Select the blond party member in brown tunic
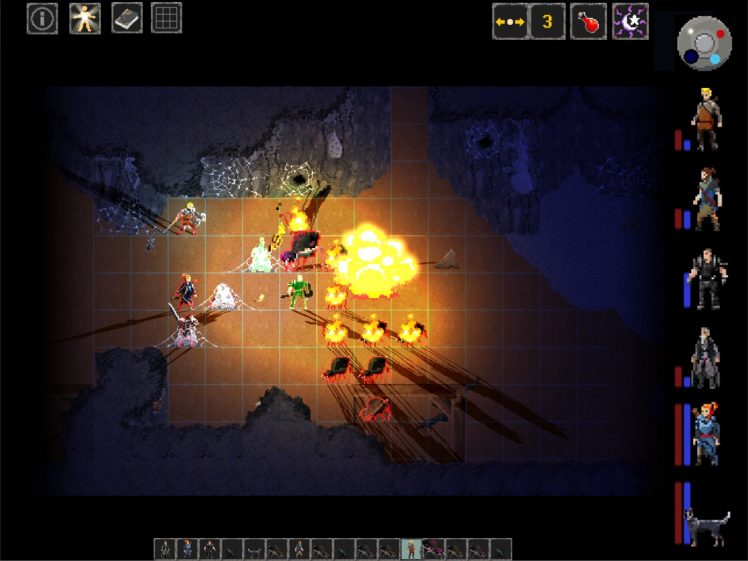 pos(707,119)
